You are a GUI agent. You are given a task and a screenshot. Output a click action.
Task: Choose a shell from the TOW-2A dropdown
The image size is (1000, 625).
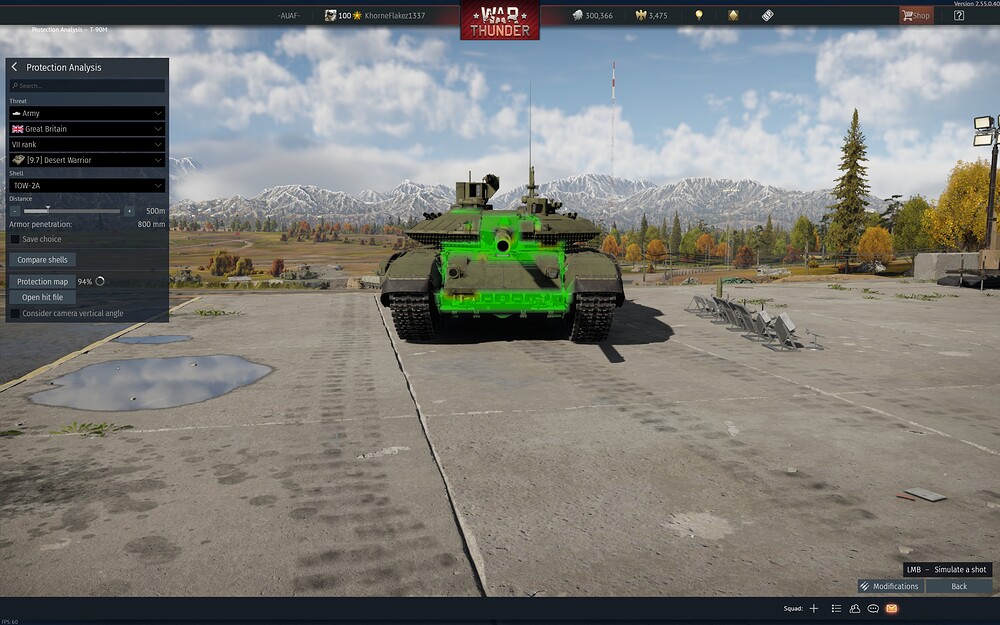(x=87, y=185)
